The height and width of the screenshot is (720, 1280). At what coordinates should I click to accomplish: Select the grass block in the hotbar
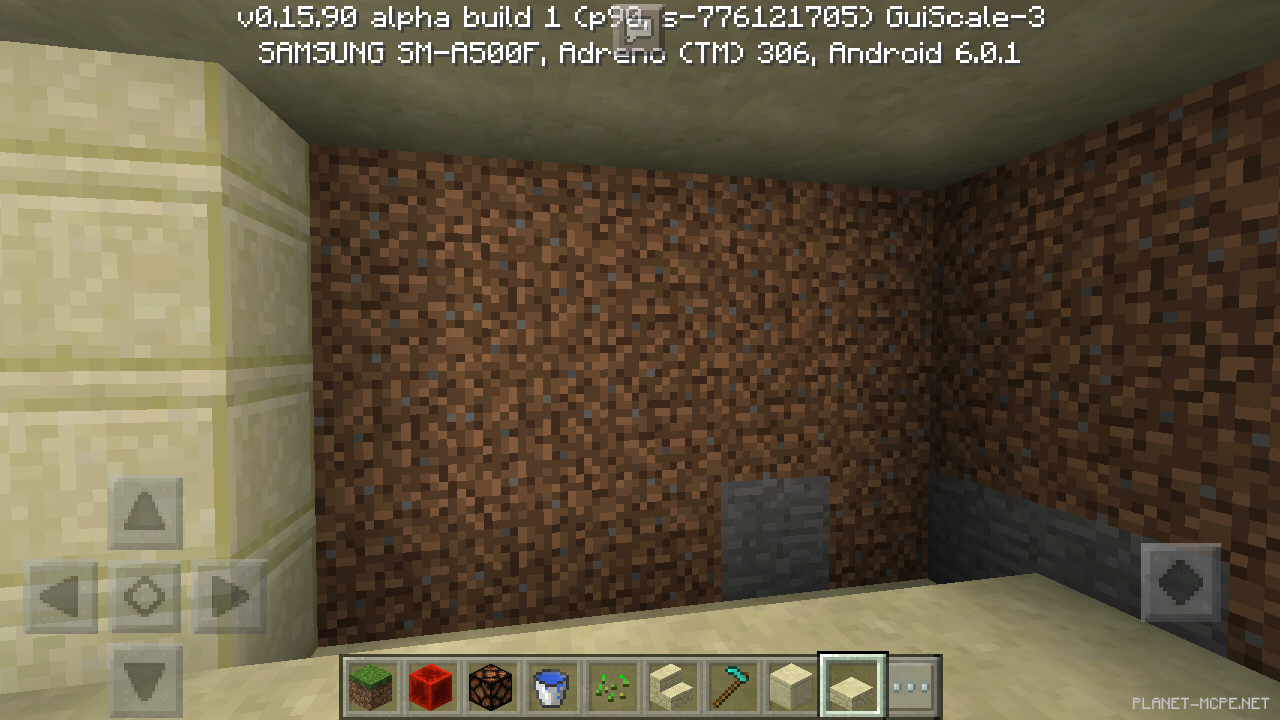[371, 686]
